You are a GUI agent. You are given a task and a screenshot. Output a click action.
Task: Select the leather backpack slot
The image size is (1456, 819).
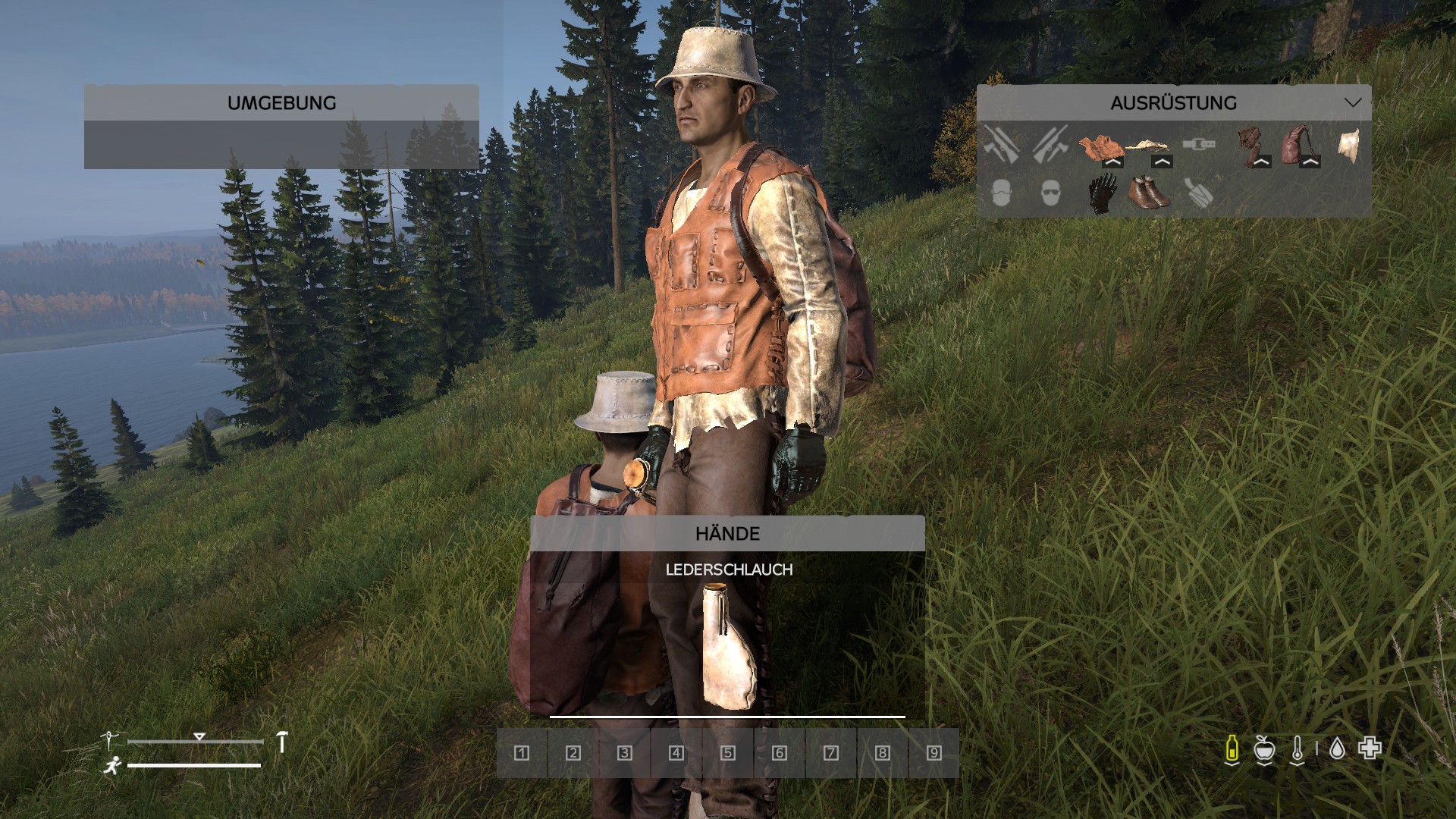pos(1298,144)
